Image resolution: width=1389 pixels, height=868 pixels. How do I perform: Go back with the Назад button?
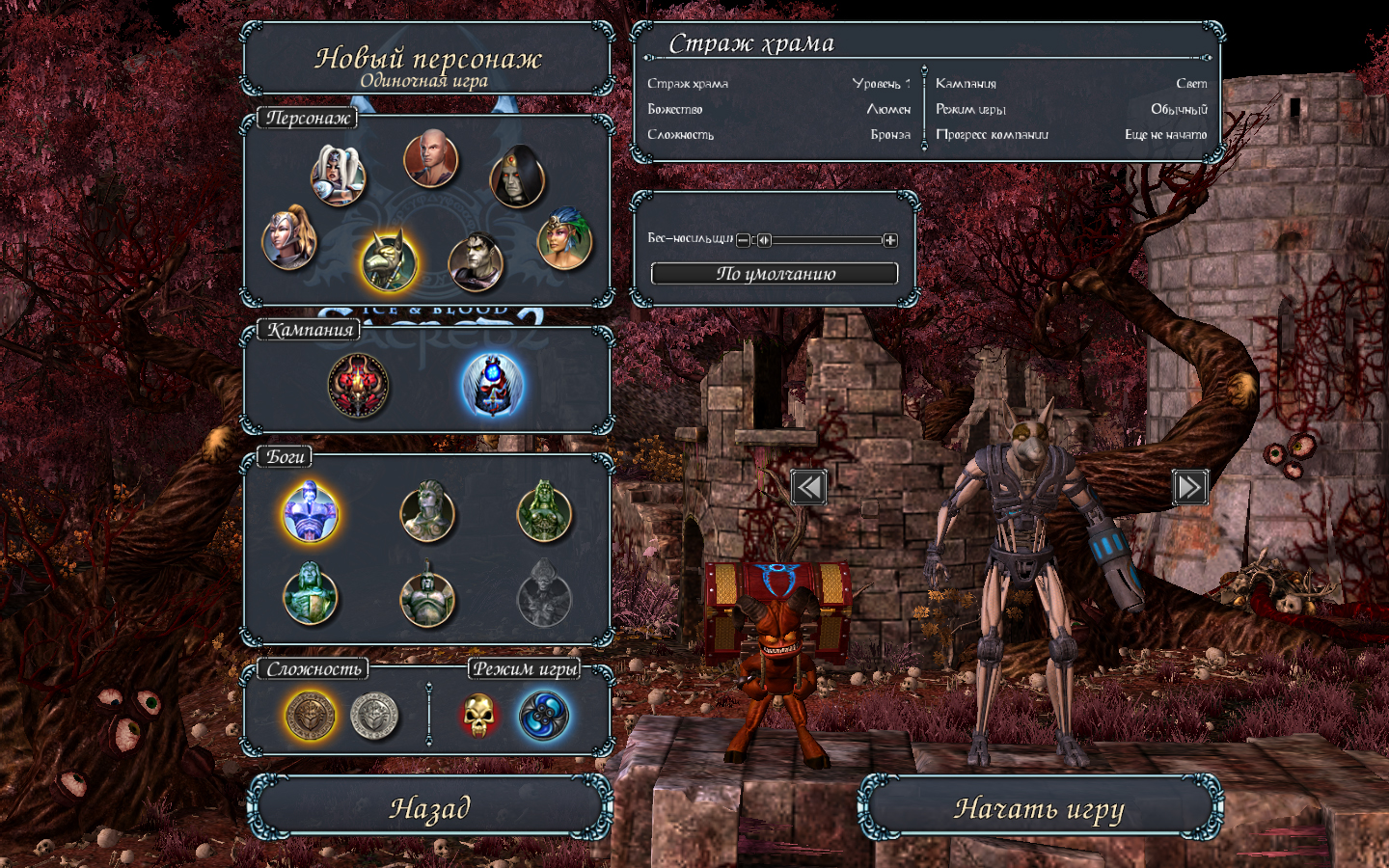tap(429, 808)
